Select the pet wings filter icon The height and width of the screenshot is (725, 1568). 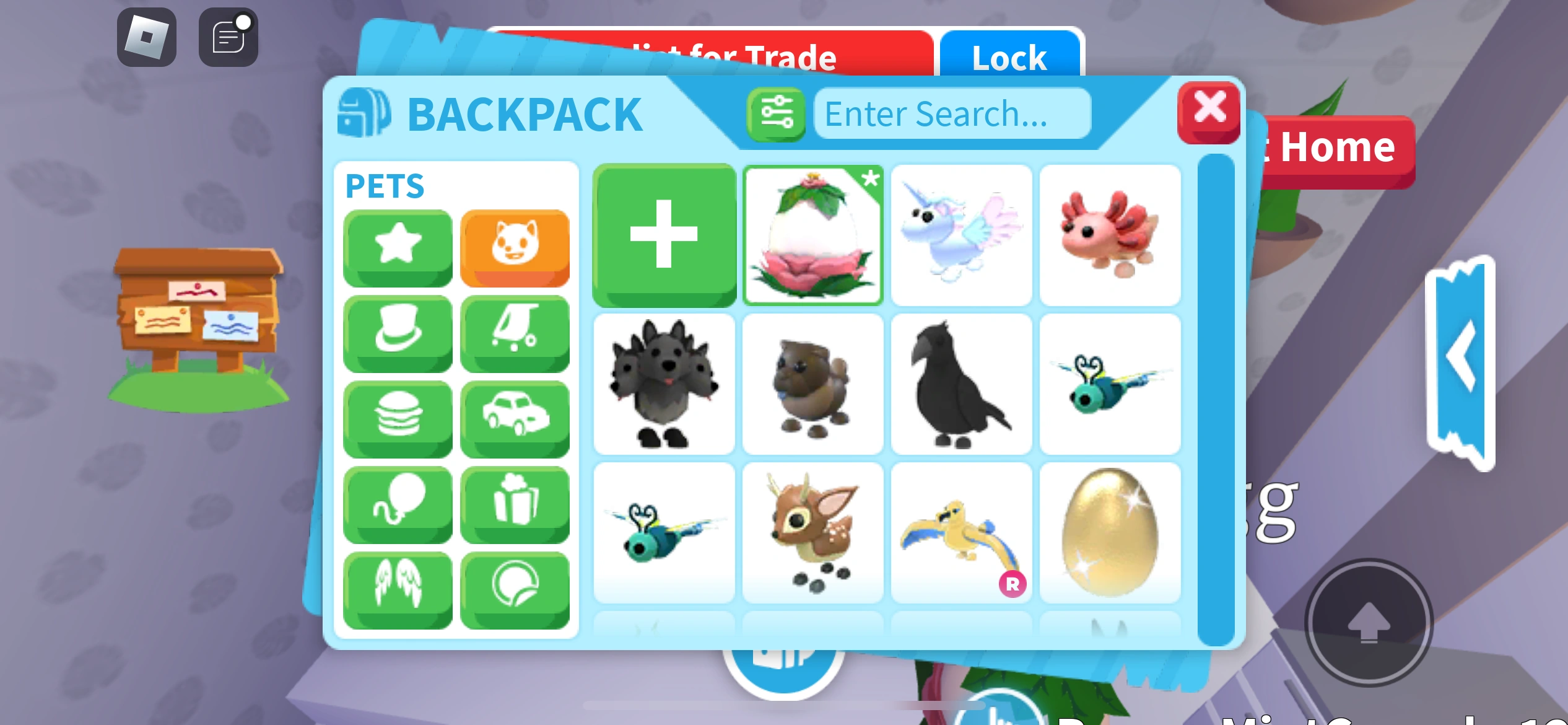click(x=397, y=587)
